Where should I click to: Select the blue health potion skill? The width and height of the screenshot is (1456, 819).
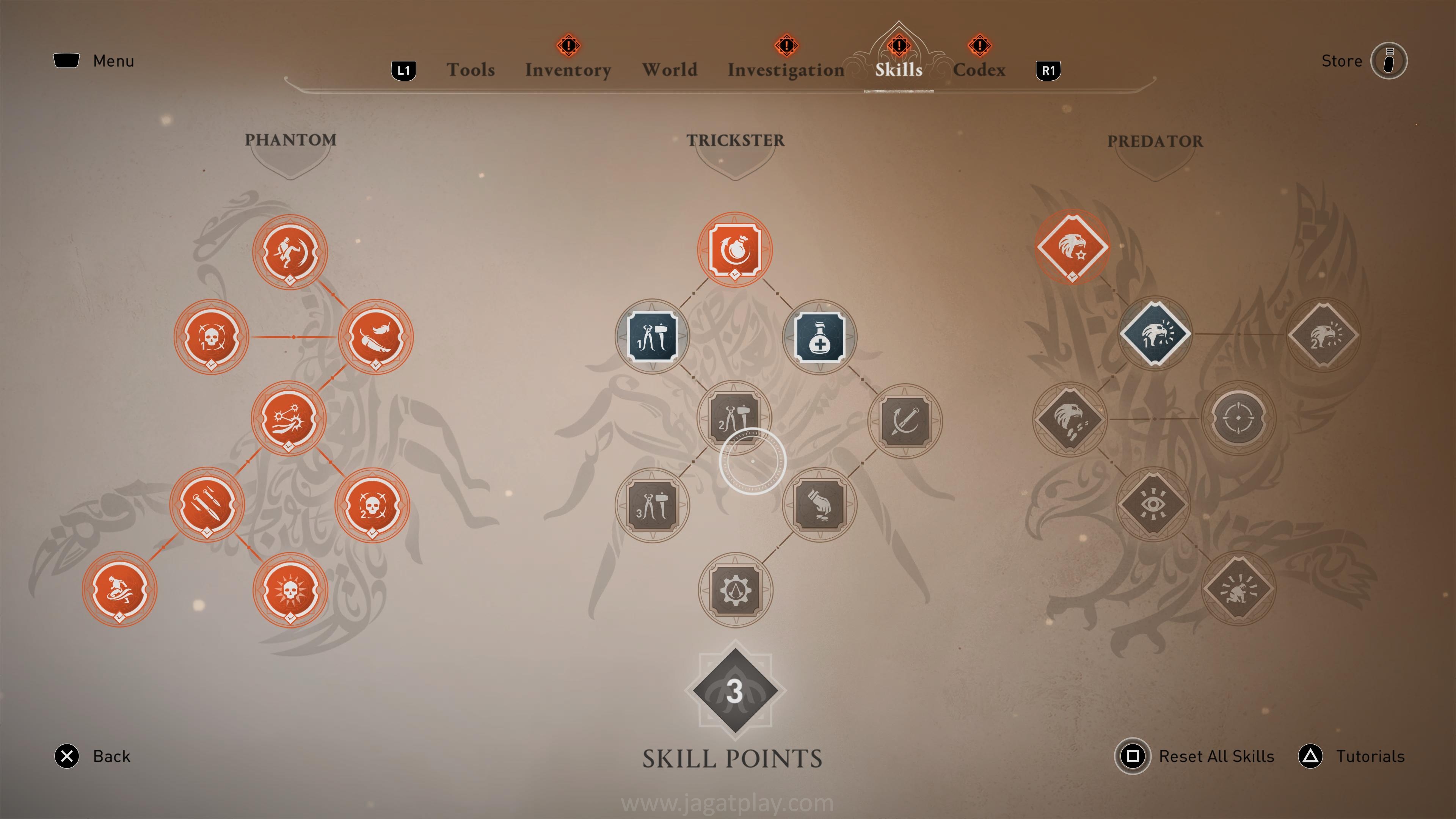click(x=819, y=337)
